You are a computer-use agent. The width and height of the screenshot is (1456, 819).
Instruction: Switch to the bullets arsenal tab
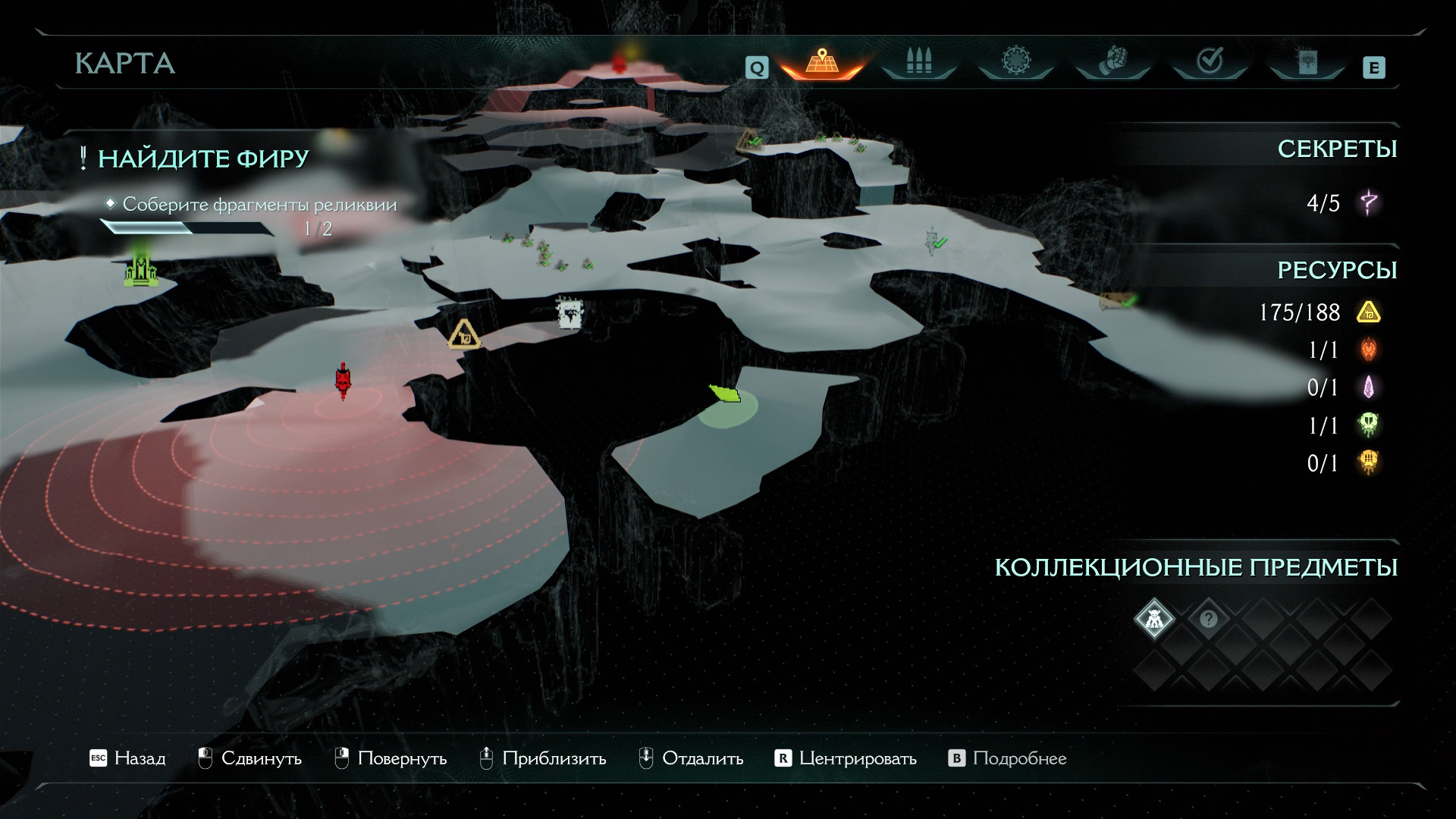[x=918, y=62]
